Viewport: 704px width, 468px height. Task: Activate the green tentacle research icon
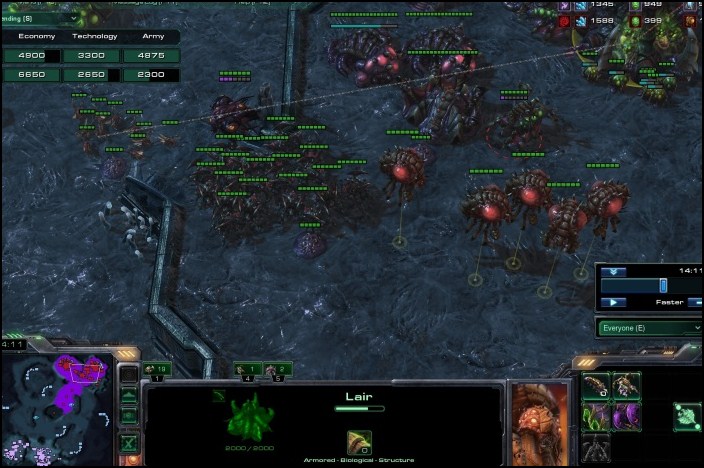click(597, 414)
